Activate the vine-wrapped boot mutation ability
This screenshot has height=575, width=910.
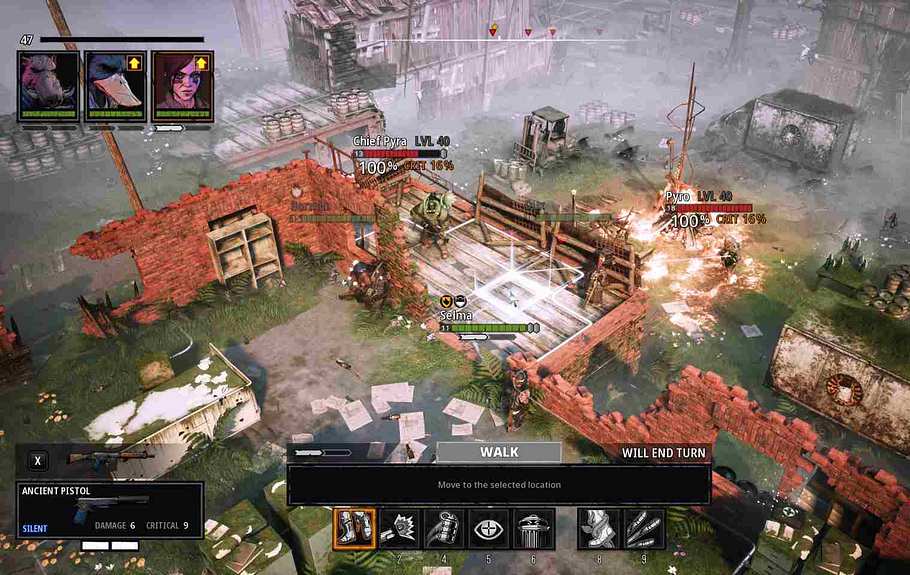coord(598,528)
